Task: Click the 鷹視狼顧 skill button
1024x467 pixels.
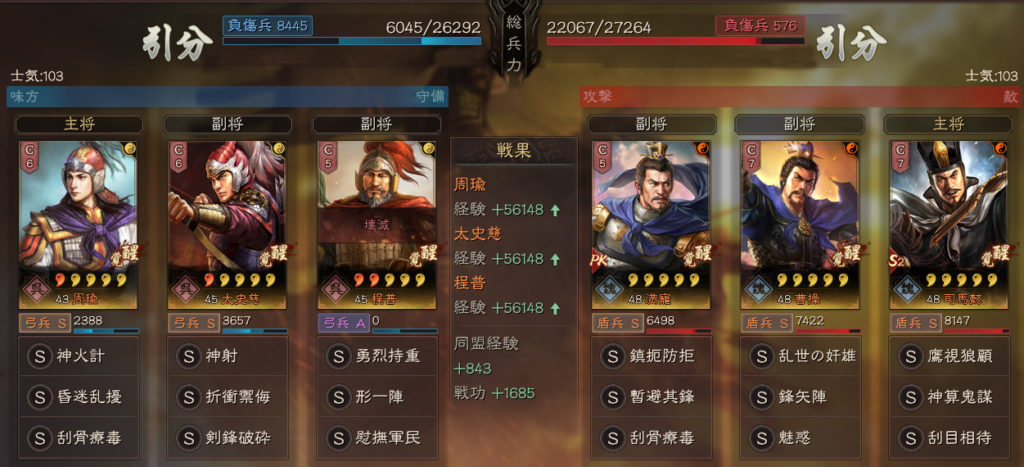Action: click(x=949, y=356)
